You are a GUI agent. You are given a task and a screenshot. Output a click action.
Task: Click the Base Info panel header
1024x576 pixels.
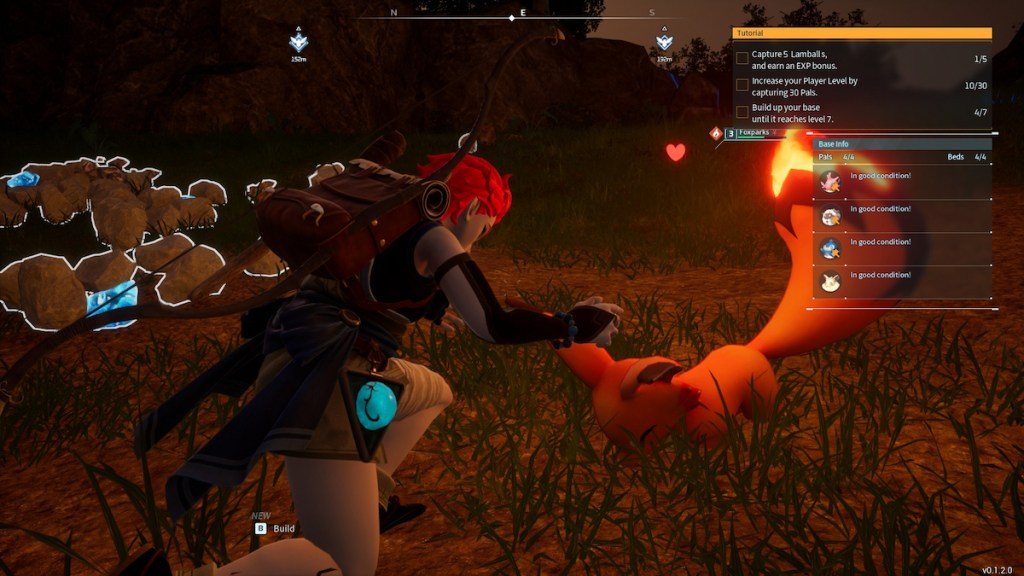[901, 144]
